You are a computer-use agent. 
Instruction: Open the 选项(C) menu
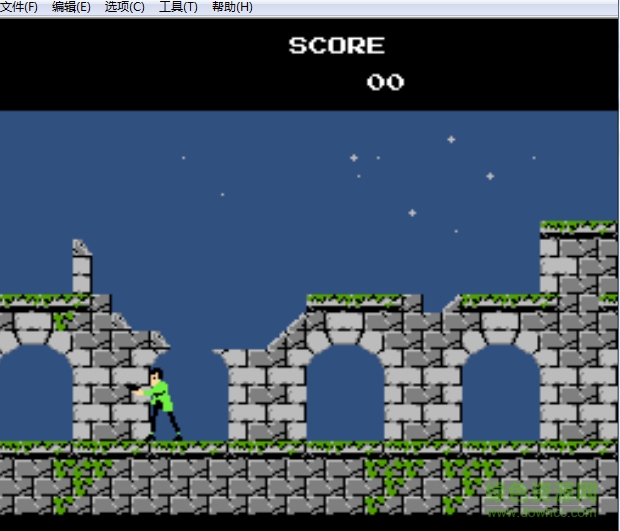pyautogui.click(x=124, y=7)
